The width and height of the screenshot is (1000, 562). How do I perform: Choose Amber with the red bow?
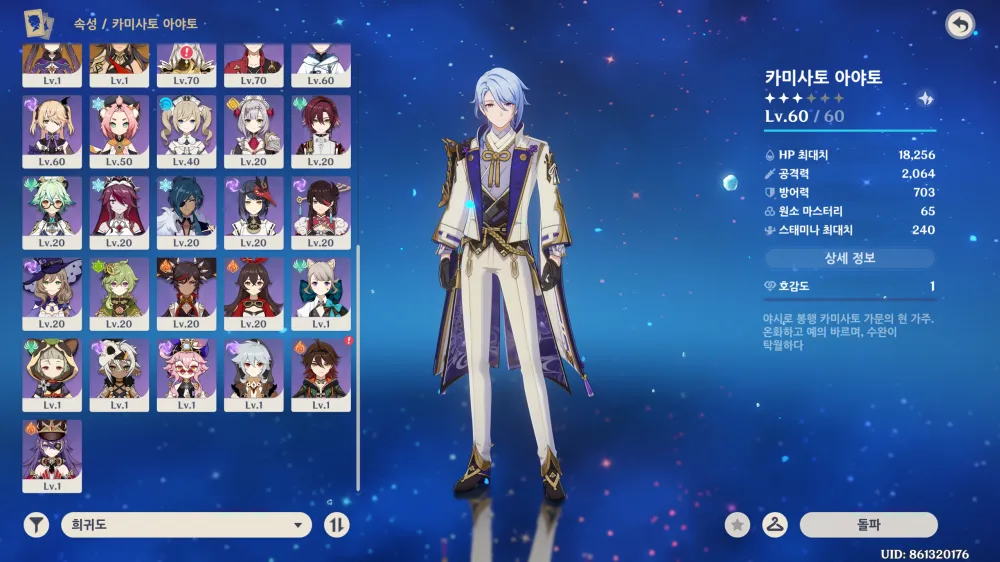253,293
